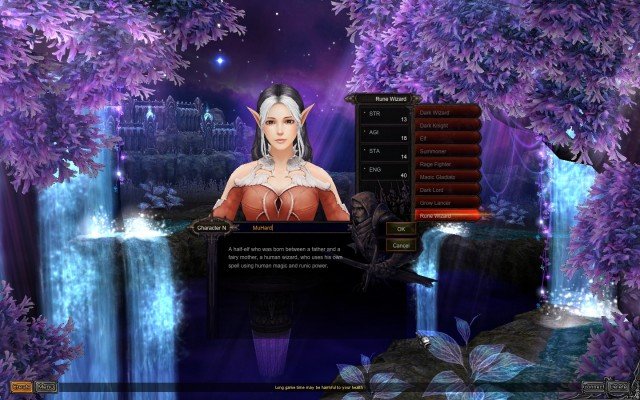Viewport: 640px width, 400px height.
Task: Click the Delete character button
Action: (x=619, y=385)
